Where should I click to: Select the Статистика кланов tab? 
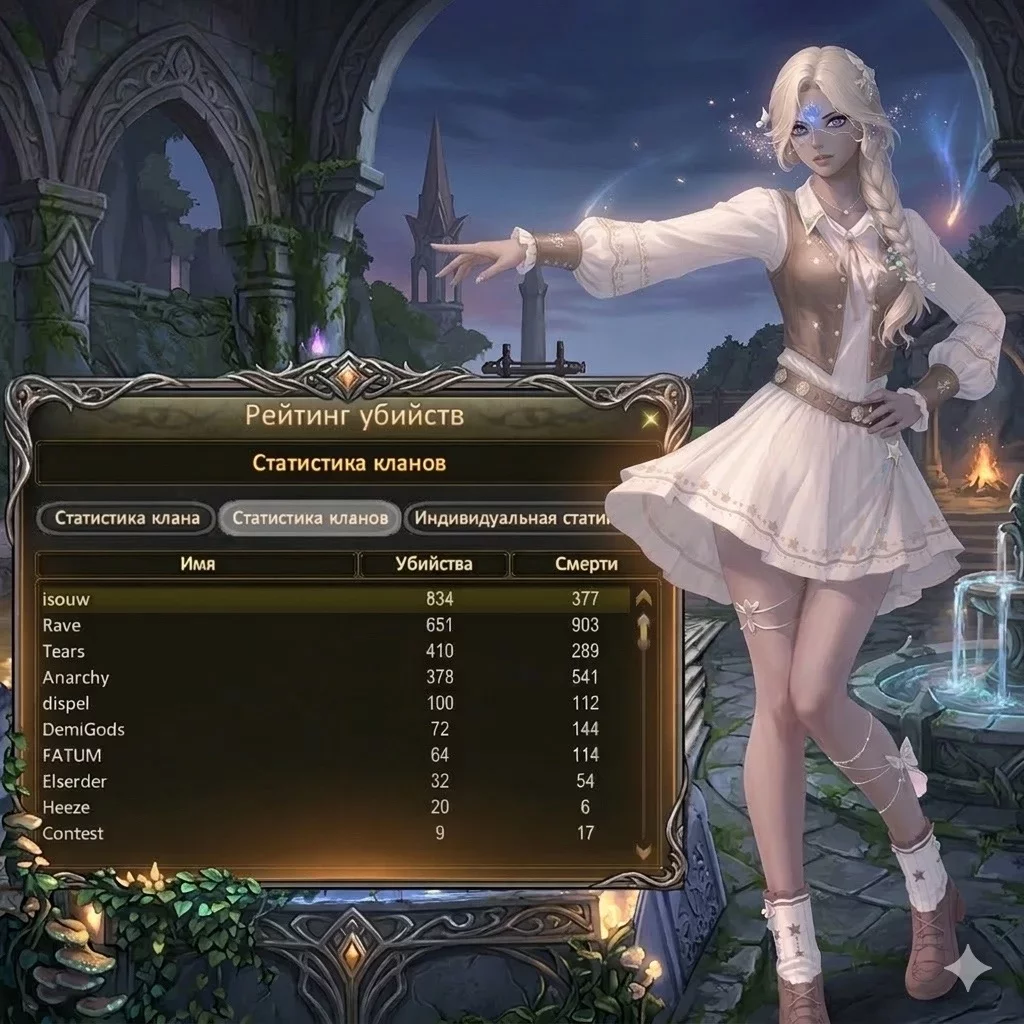coord(310,518)
